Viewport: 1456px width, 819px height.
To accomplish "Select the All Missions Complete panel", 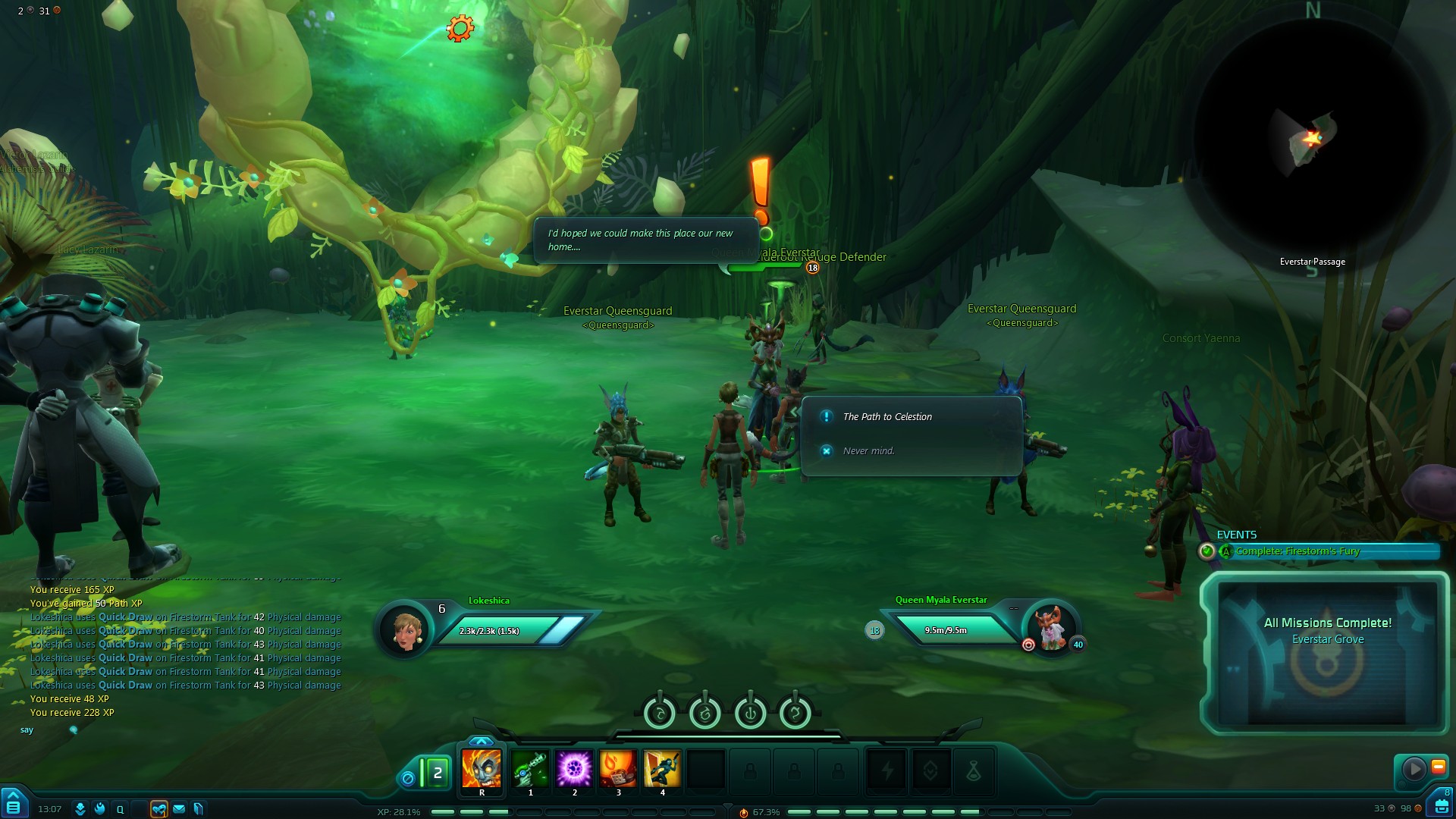I will pos(1327,652).
